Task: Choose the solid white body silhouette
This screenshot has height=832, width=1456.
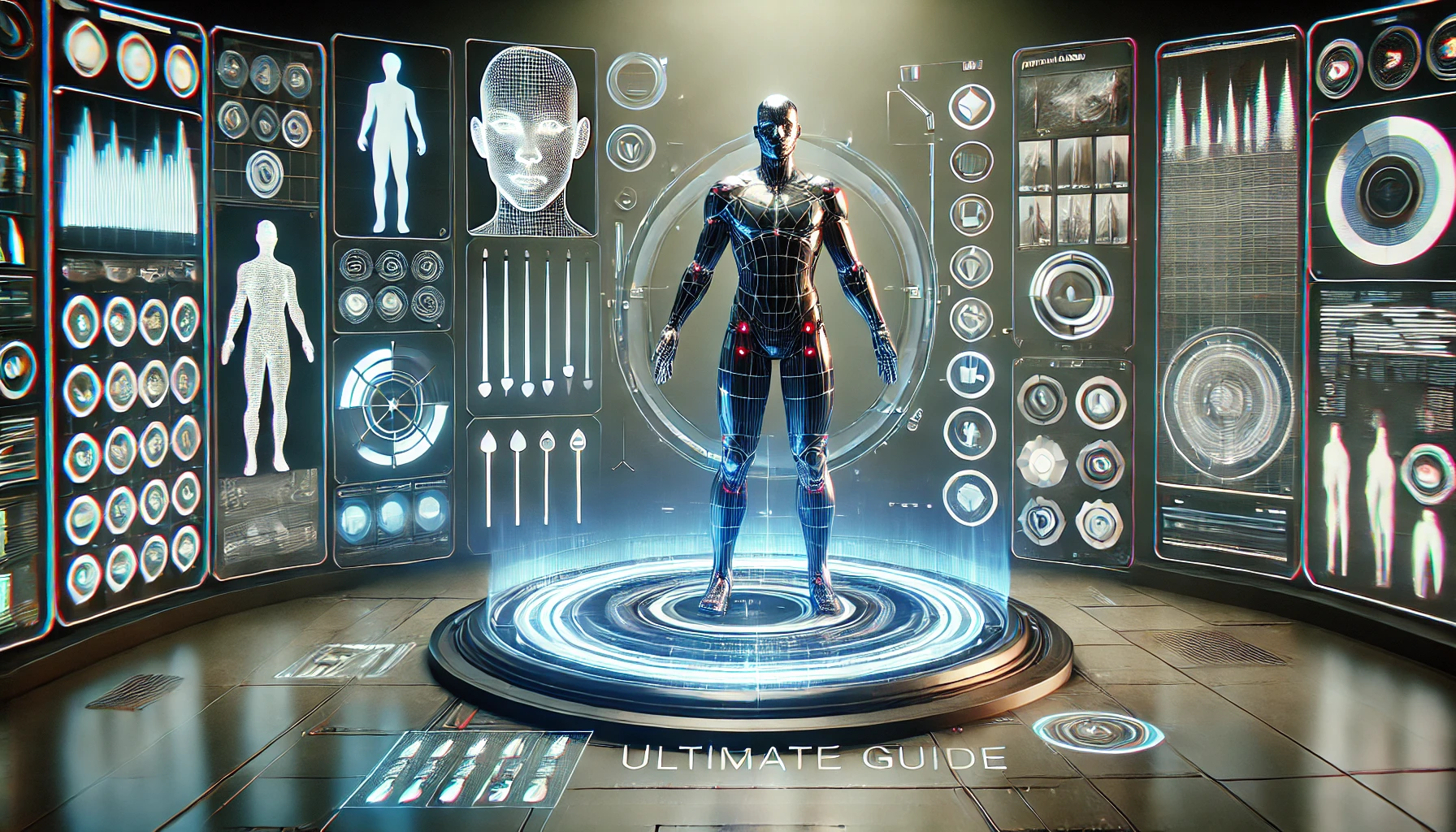Action: click(x=392, y=141)
